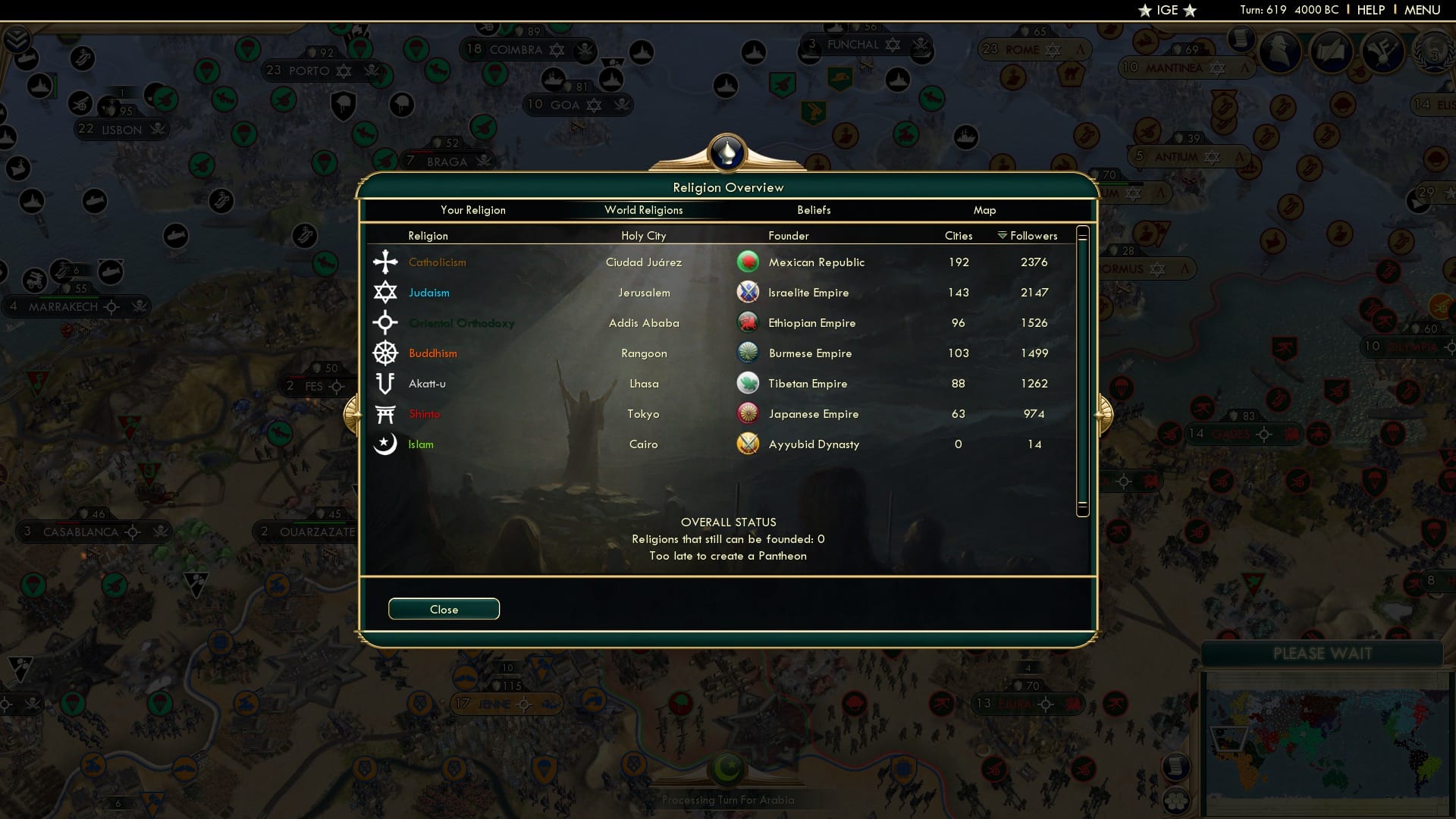
Task: Click the Tibetan Empire founder emblem
Action: [748, 384]
